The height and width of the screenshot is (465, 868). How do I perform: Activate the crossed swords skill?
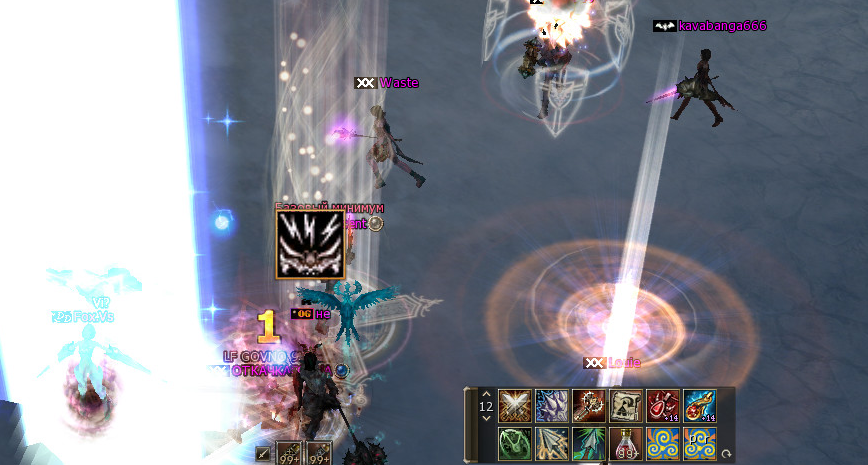pos(515,406)
